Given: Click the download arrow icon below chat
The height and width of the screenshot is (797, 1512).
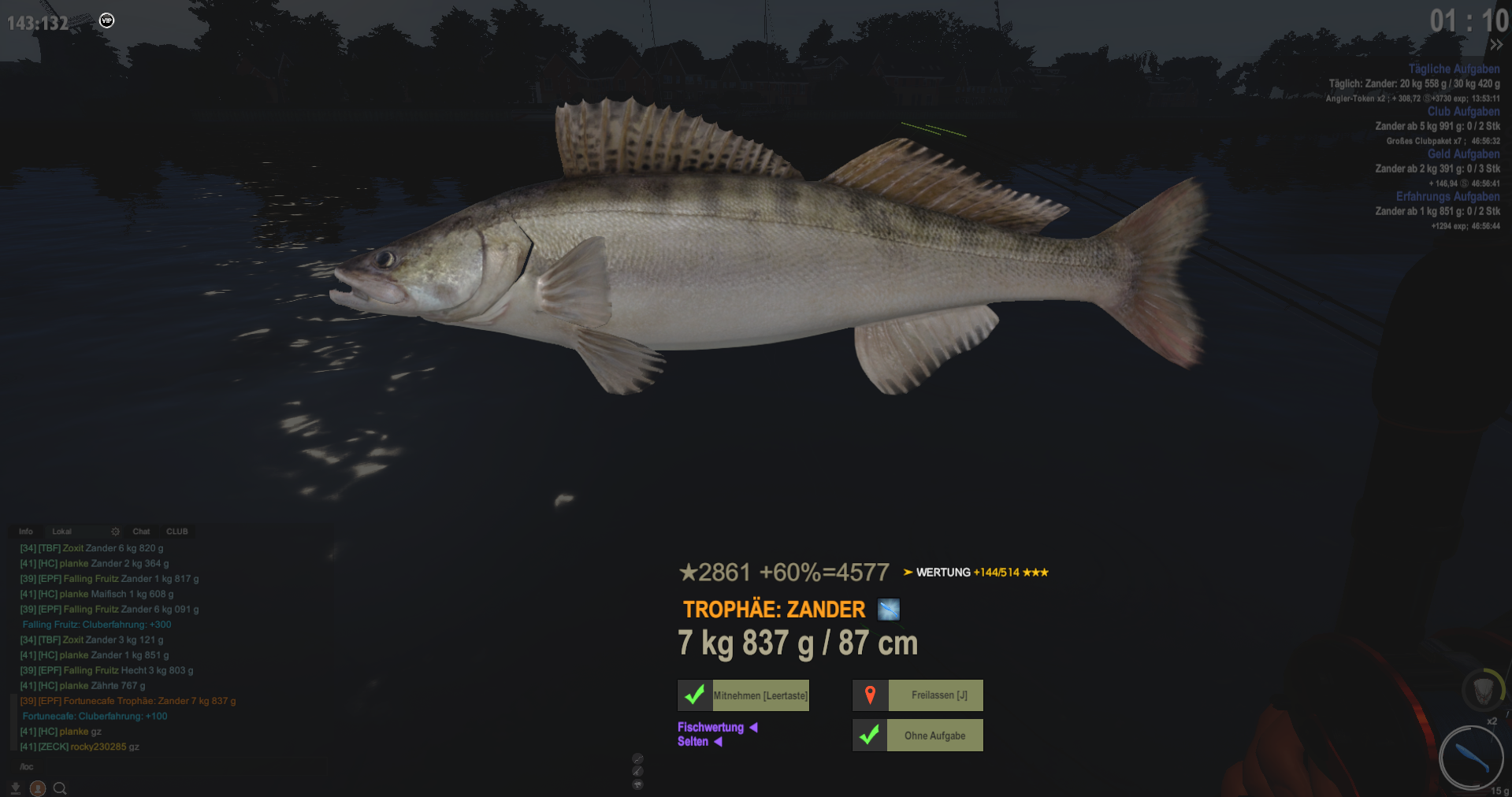Looking at the screenshot, I should 15,788.
